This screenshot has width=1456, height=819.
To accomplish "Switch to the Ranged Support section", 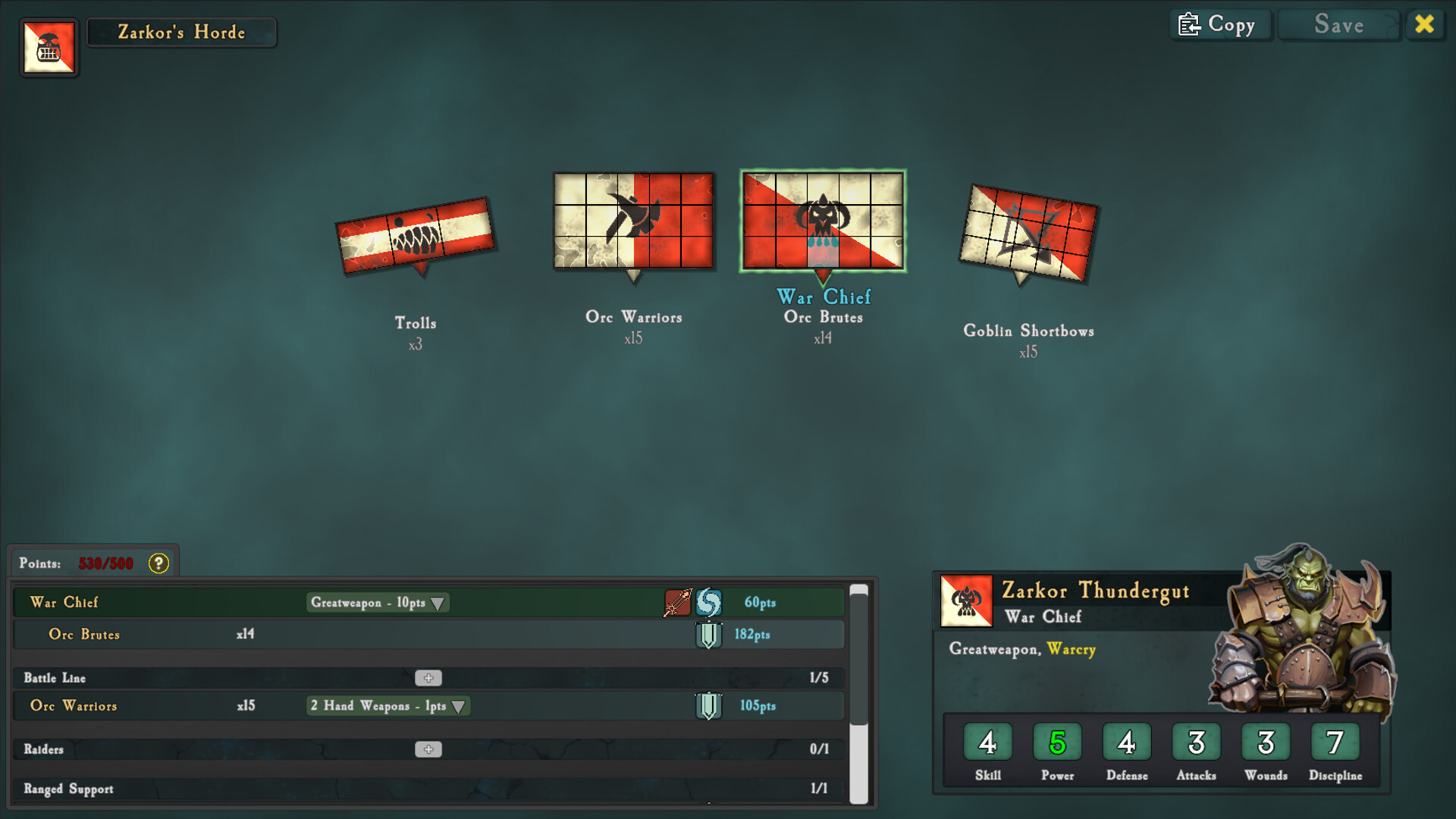I will click(68, 789).
